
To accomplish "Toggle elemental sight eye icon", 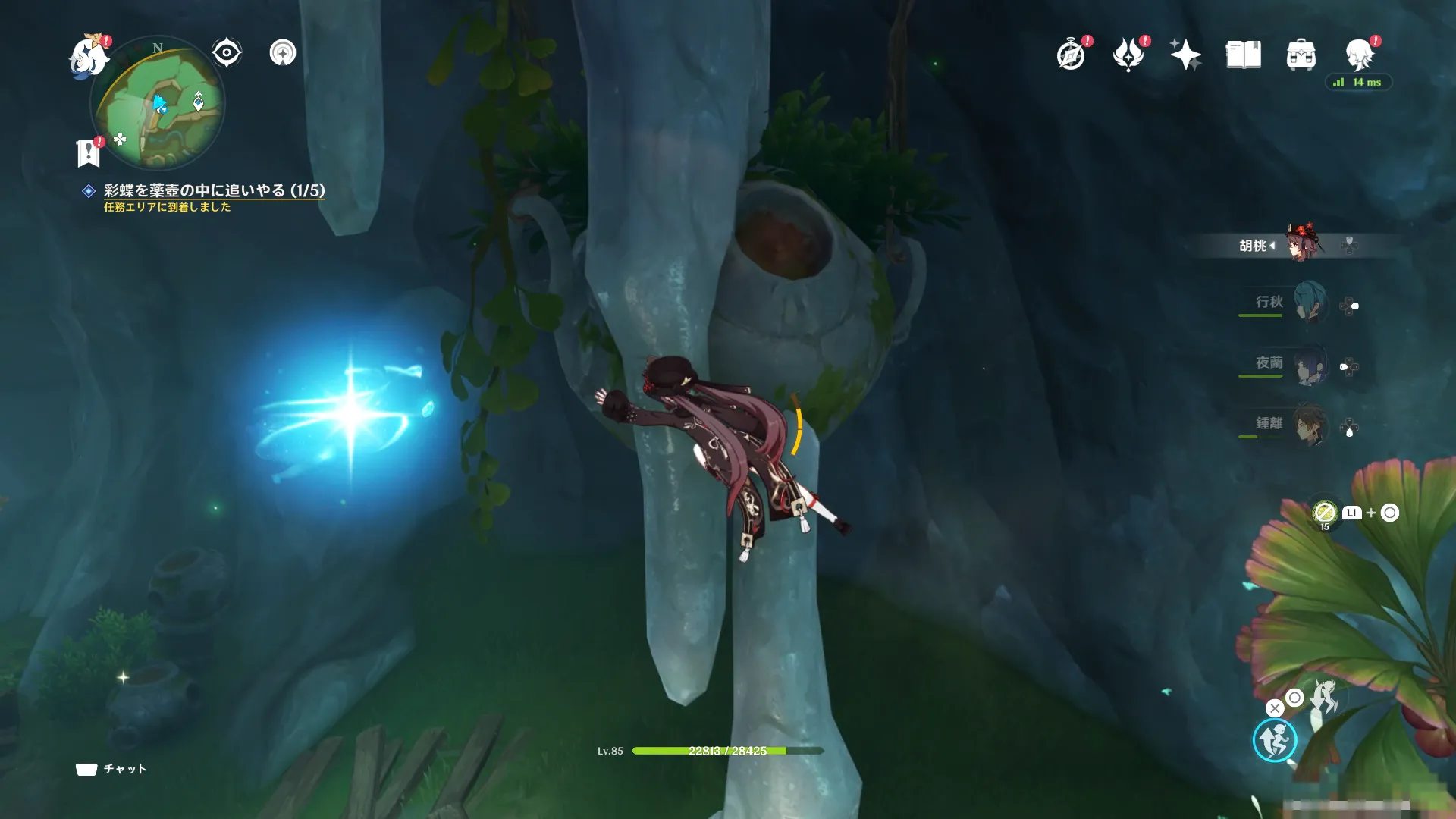I will pyautogui.click(x=226, y=53).
